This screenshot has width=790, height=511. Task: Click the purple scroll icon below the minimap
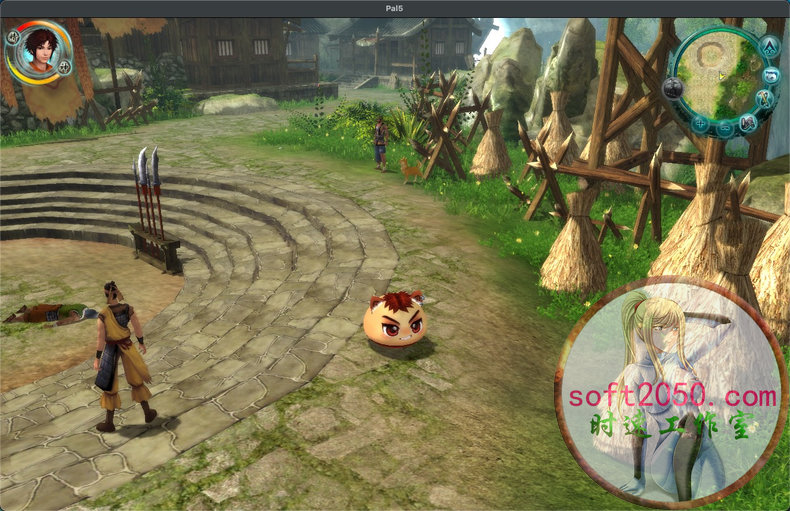tap(747, 122)
